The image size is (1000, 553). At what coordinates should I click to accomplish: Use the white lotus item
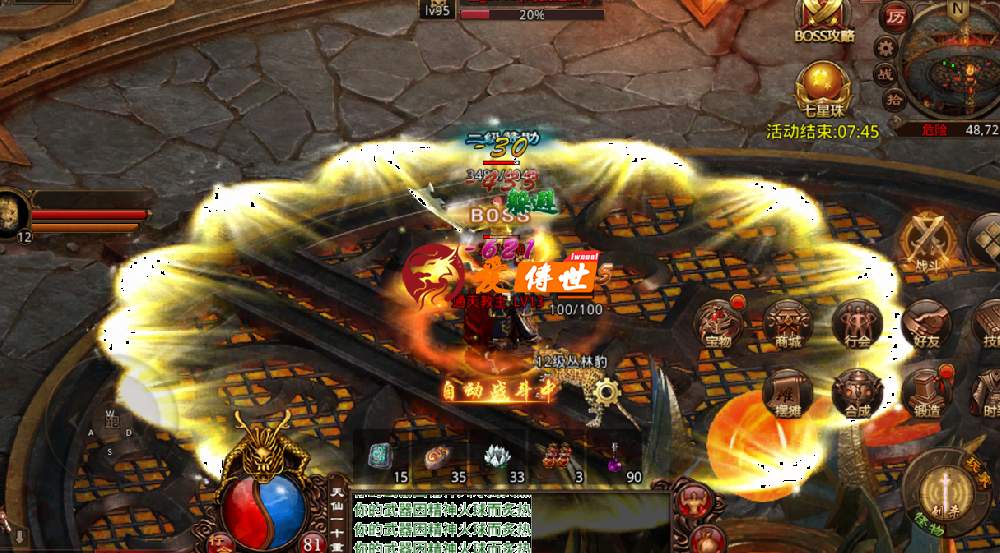(x=497, y=456)
